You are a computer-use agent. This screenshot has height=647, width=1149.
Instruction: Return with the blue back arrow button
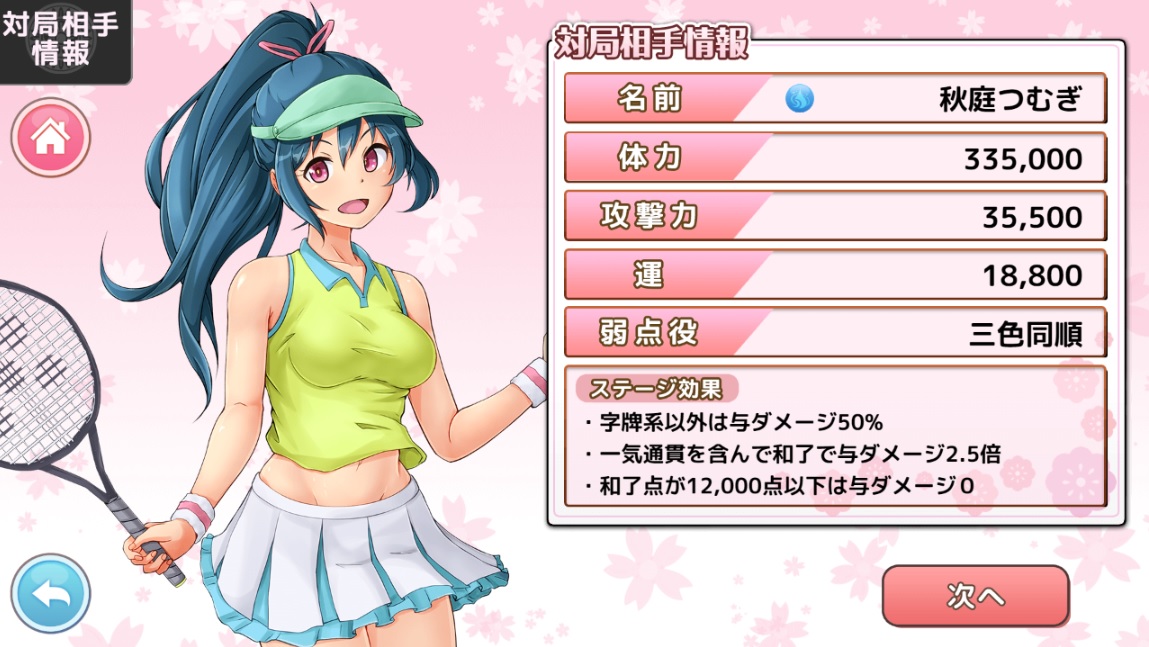[x=50, y=594]
